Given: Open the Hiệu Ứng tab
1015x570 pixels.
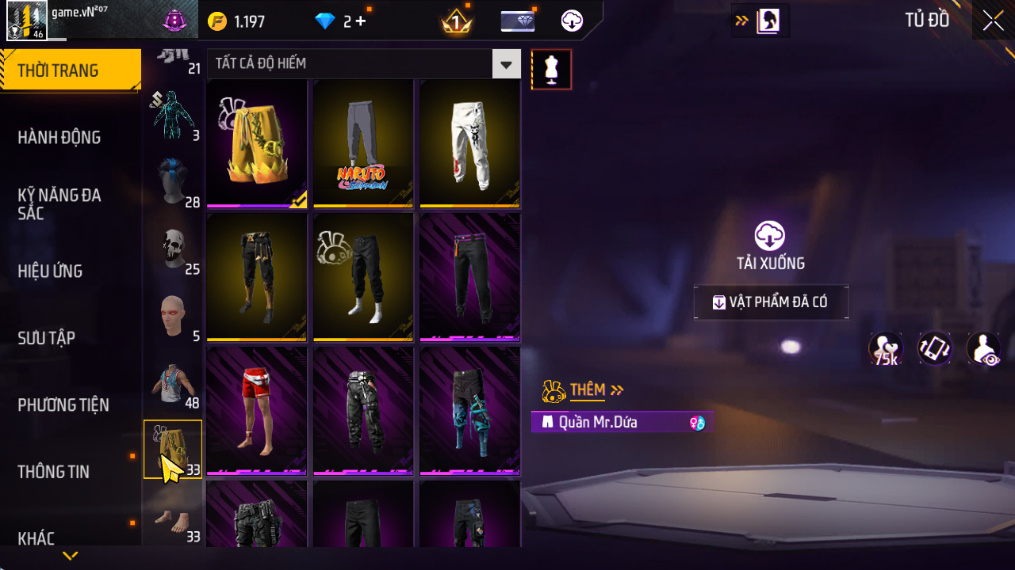Looking at the screenshot, I should [50, 271].
